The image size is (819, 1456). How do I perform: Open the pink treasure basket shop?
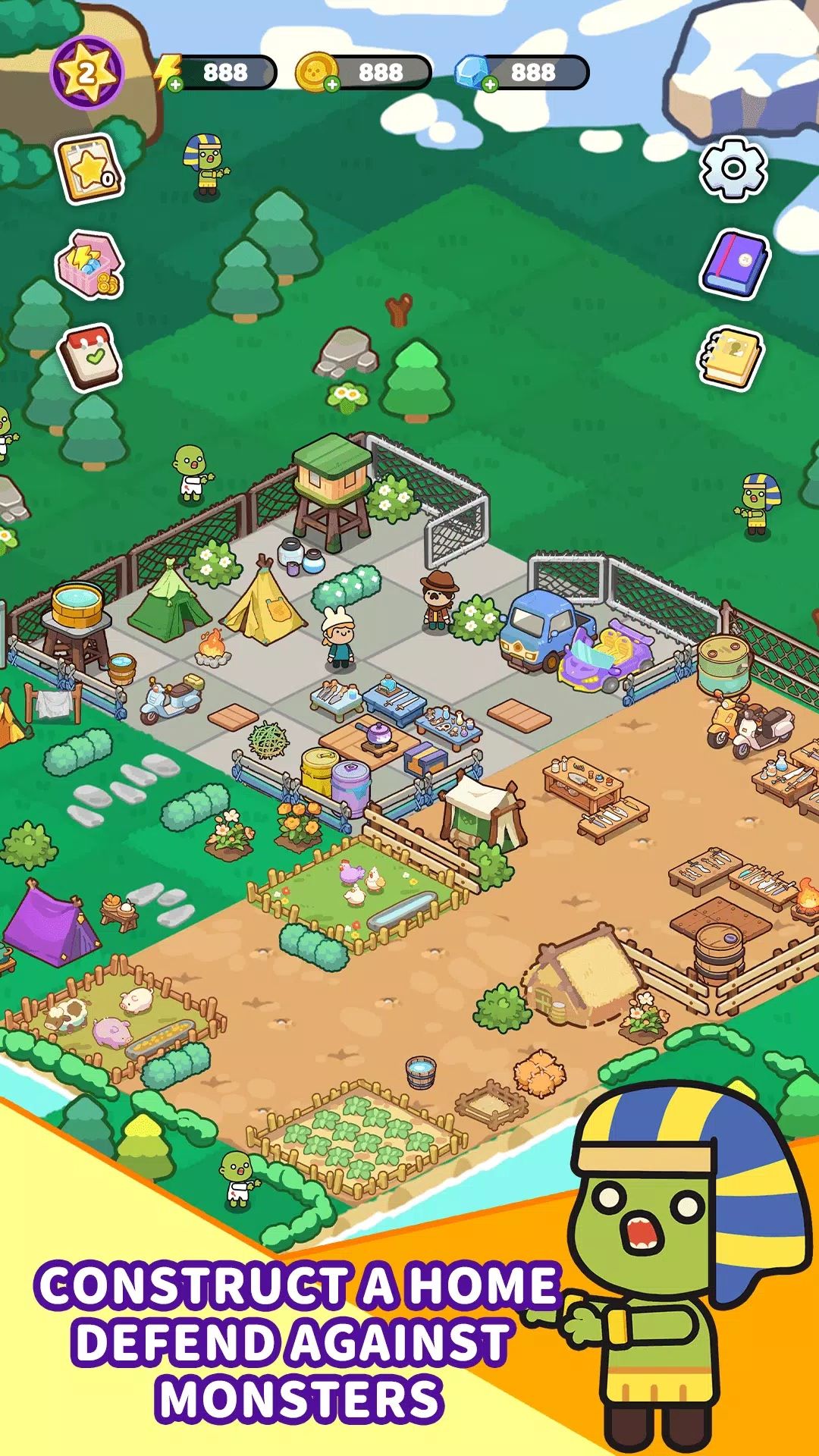click(x=89, y=265)
